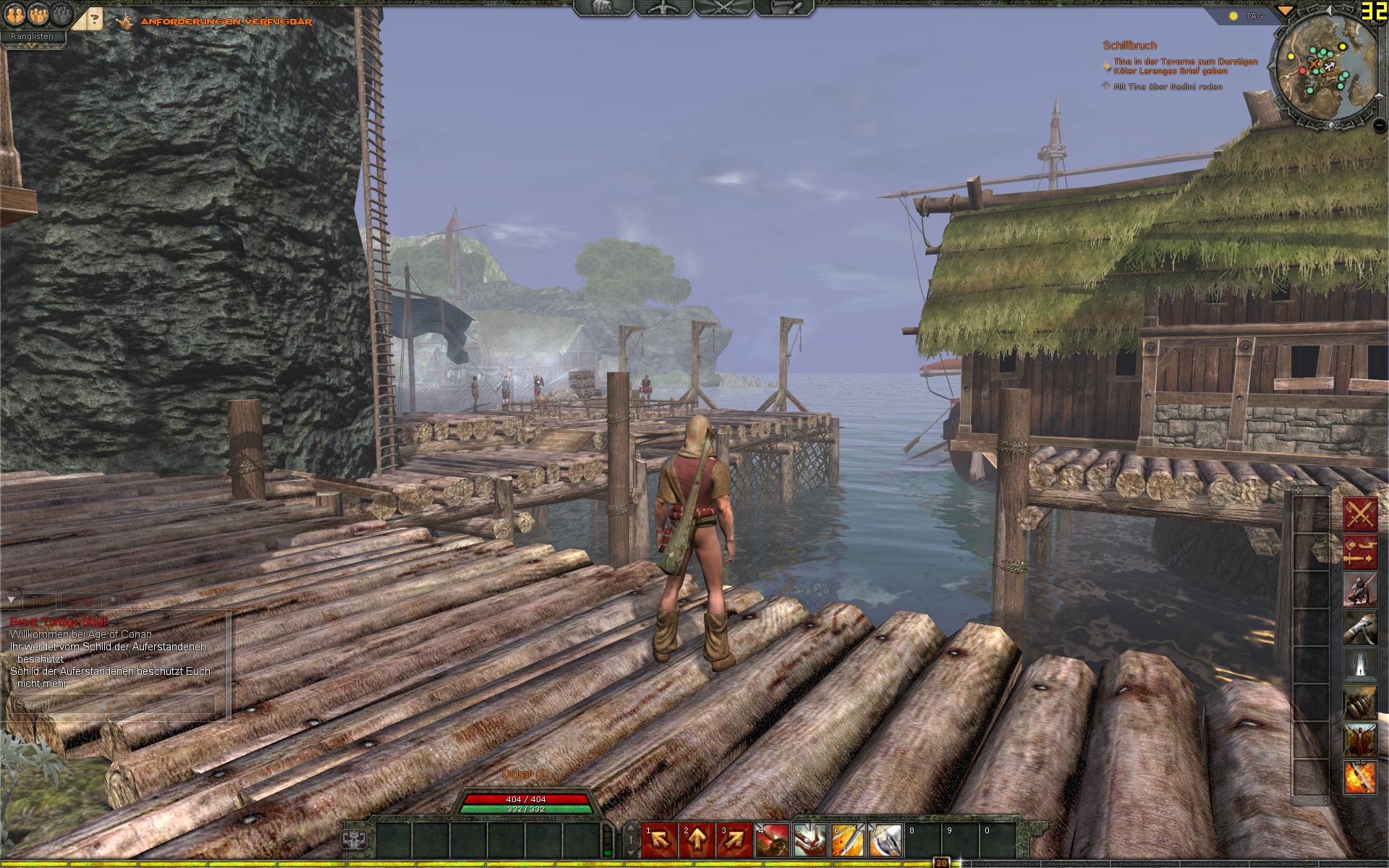This screenshot has height=868, width=1389.
Task: Activate the crouching warrior ability icon
Action: click(x=1359, y=590)
